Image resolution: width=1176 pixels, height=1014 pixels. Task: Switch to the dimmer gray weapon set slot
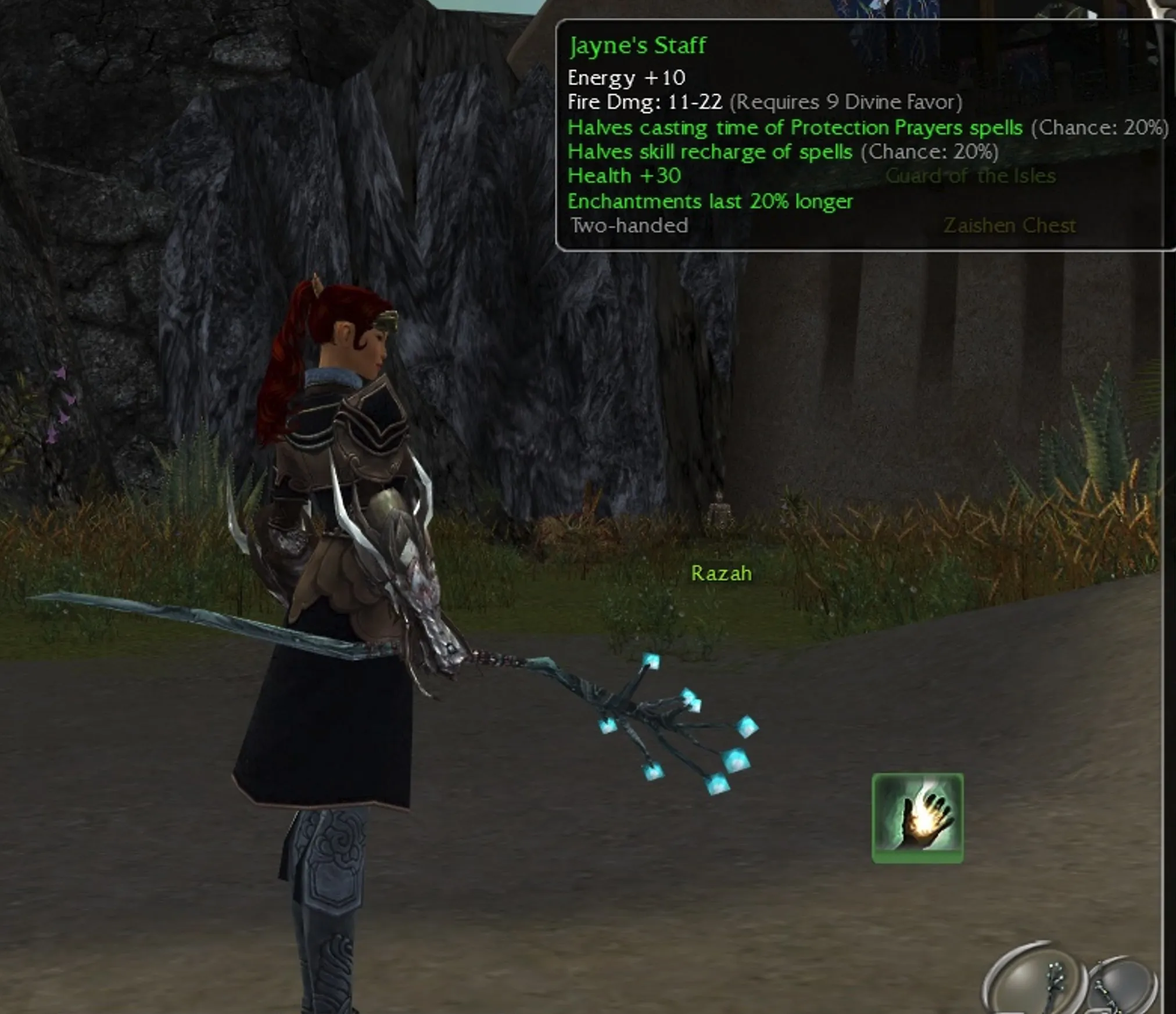pyautogui.click(x=1123, y=987)
